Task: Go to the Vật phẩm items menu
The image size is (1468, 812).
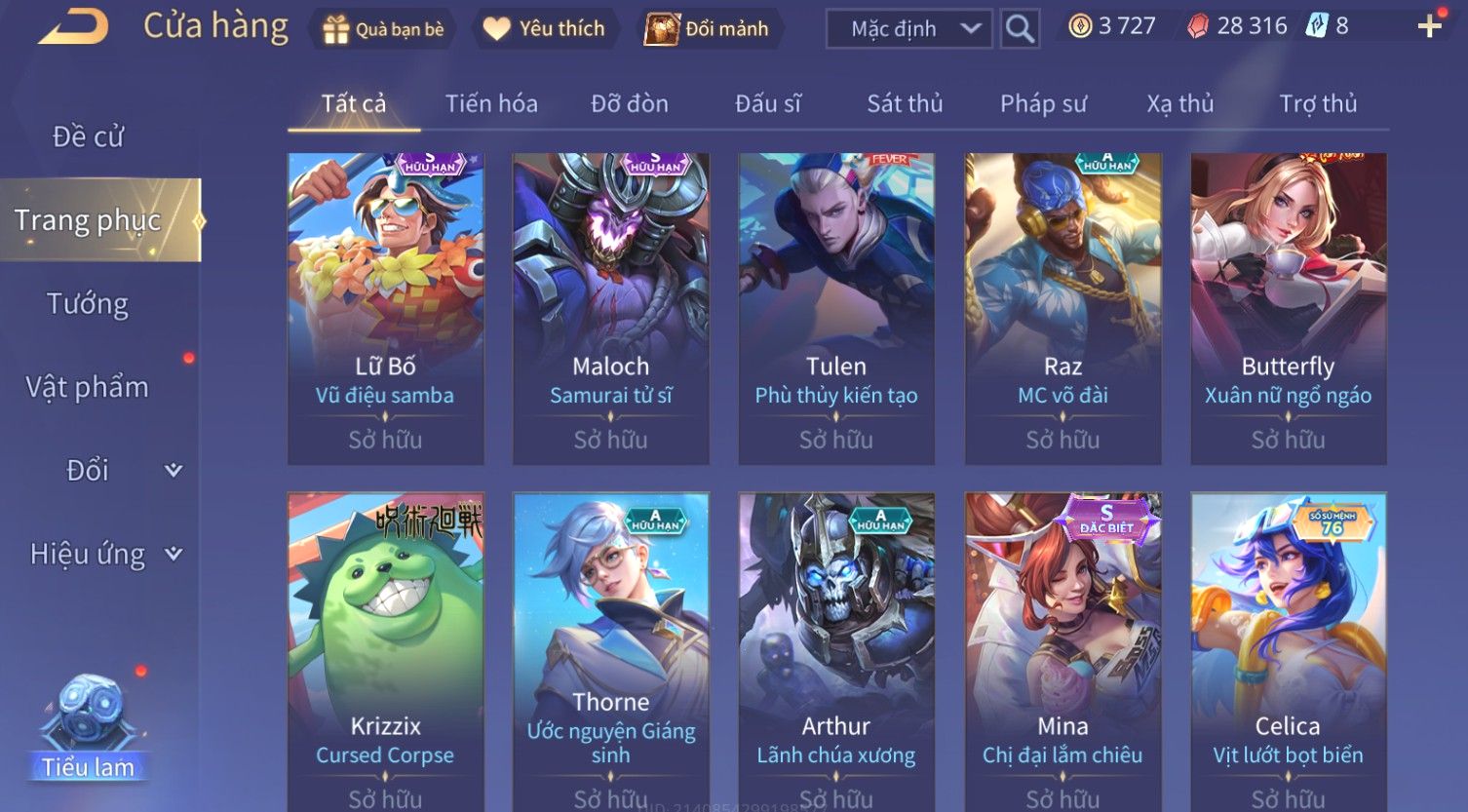Action: (88, 388)
